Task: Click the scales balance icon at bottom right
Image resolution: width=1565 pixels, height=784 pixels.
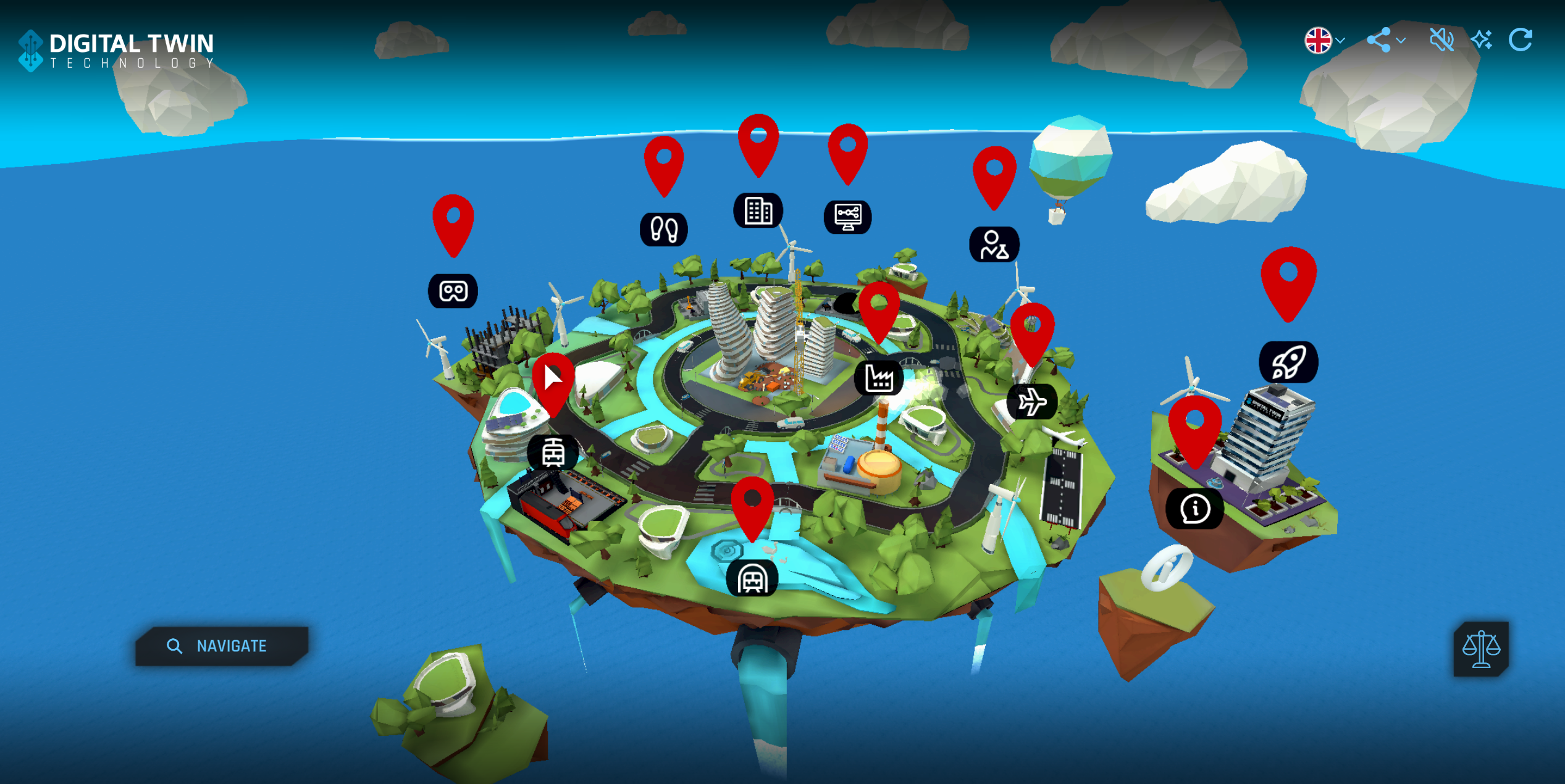Action: [x=1481, y=649]
